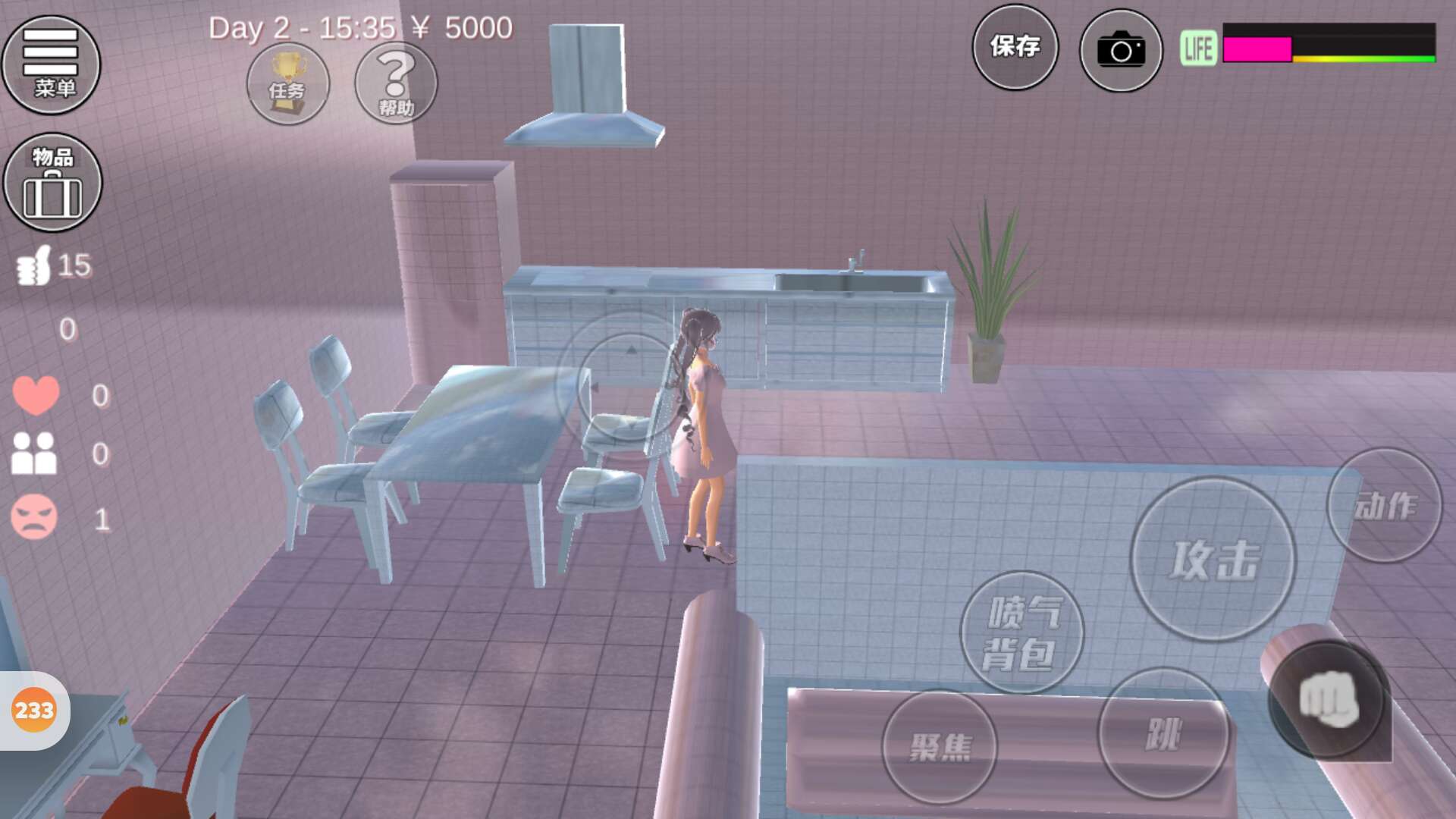Tap the 攻击 attack button
Screen dimensions: 1456x819
coord(1213,560)
